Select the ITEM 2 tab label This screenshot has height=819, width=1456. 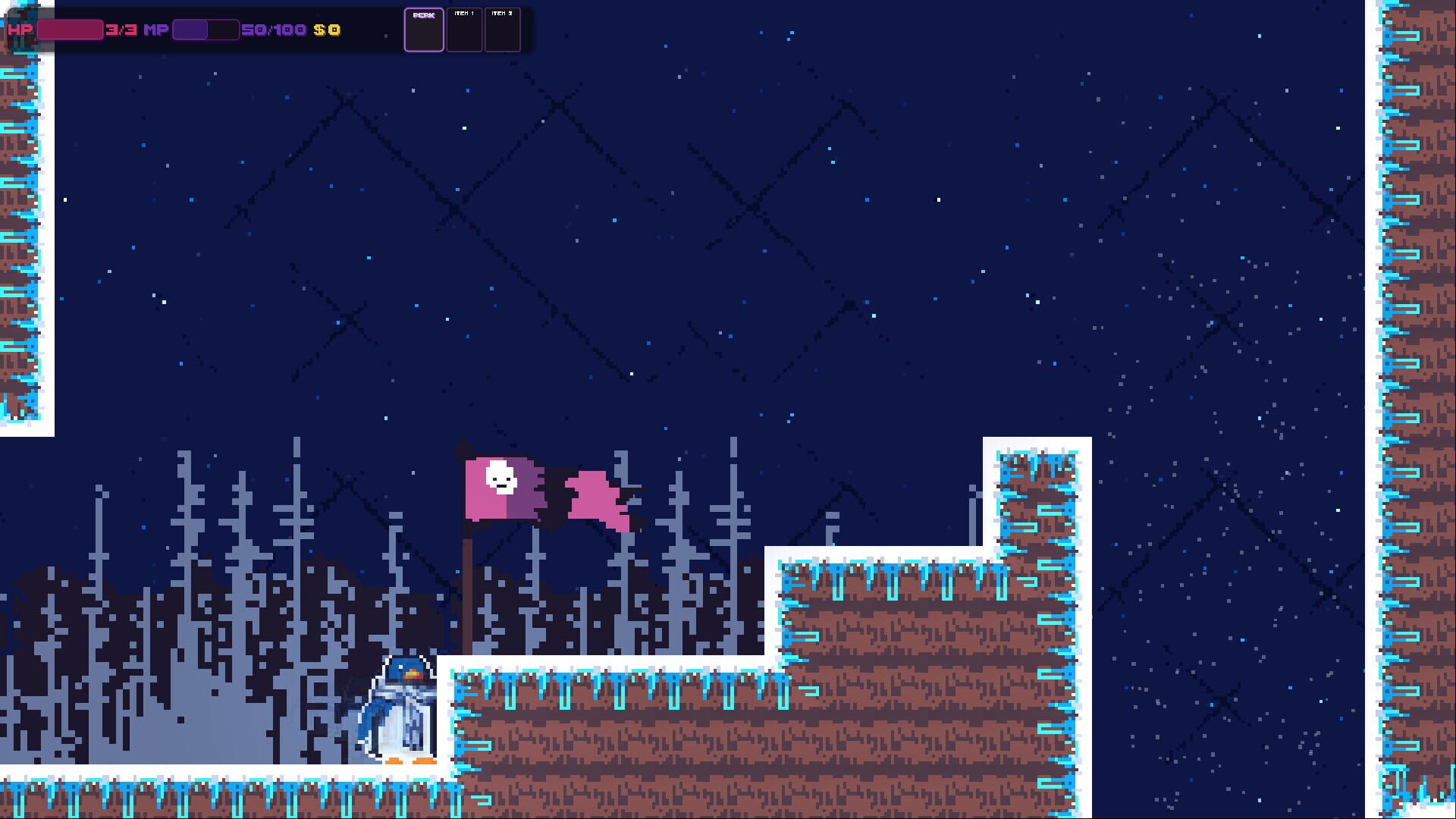(503, 14)
